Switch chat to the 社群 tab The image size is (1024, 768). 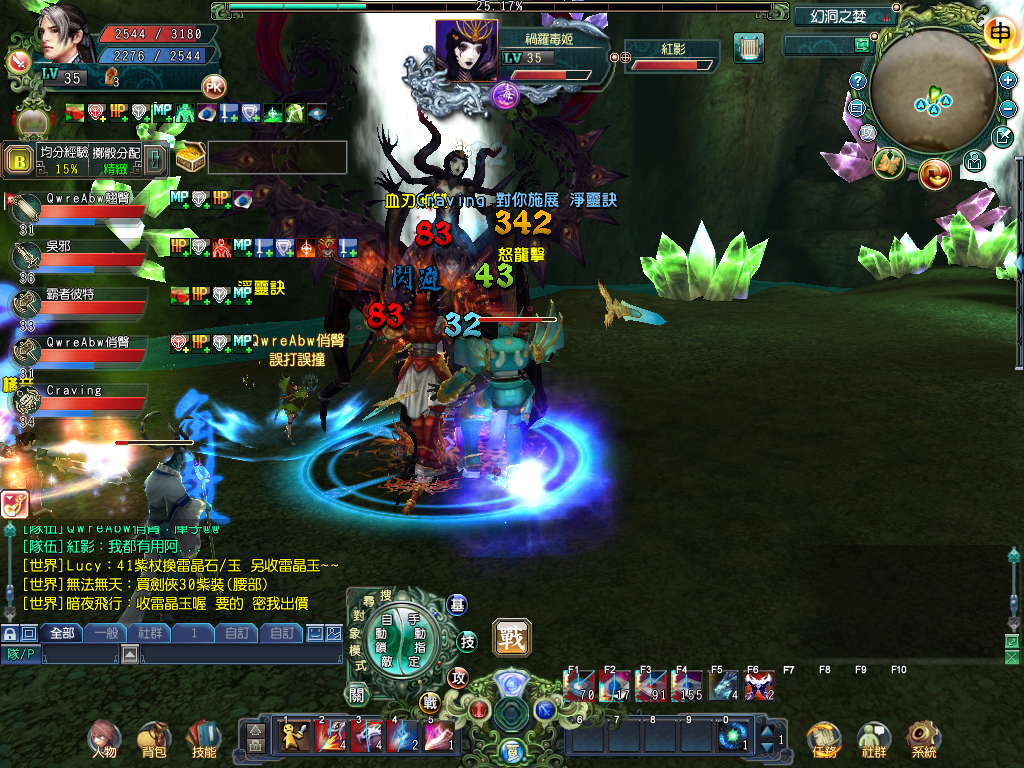click(x=150, y=633)
